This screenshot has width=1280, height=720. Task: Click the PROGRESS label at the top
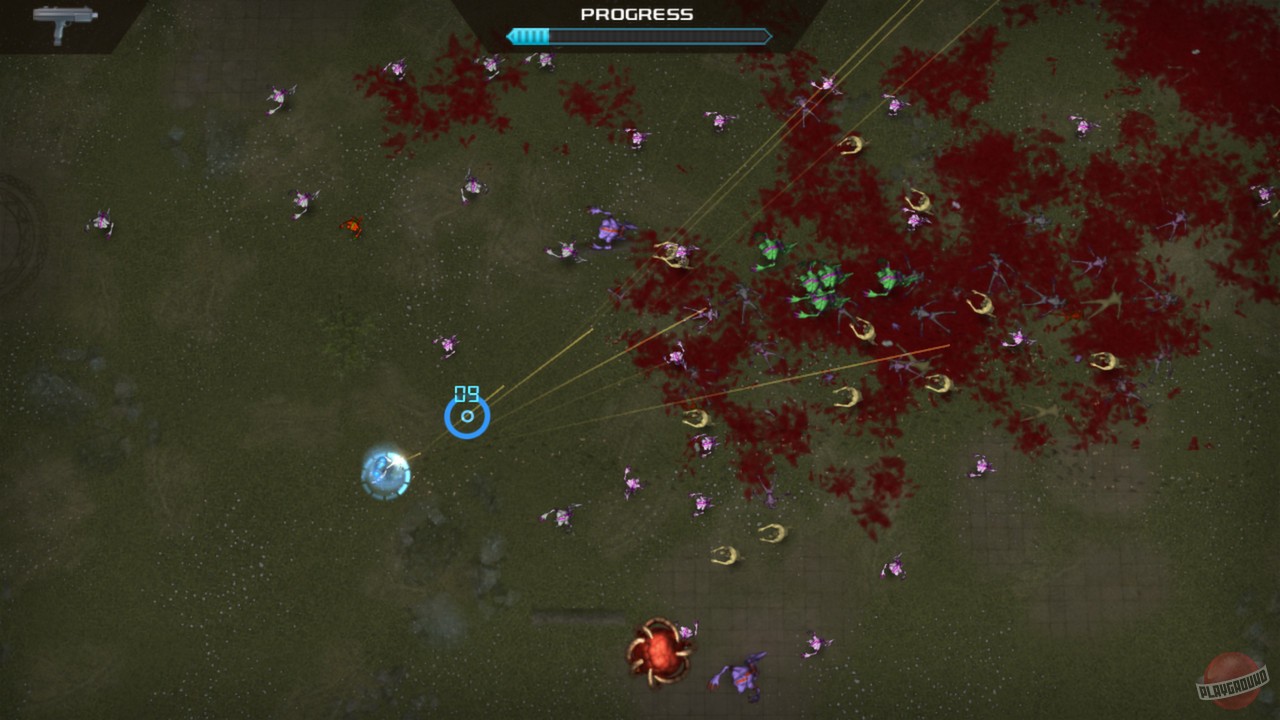[637, 14]
